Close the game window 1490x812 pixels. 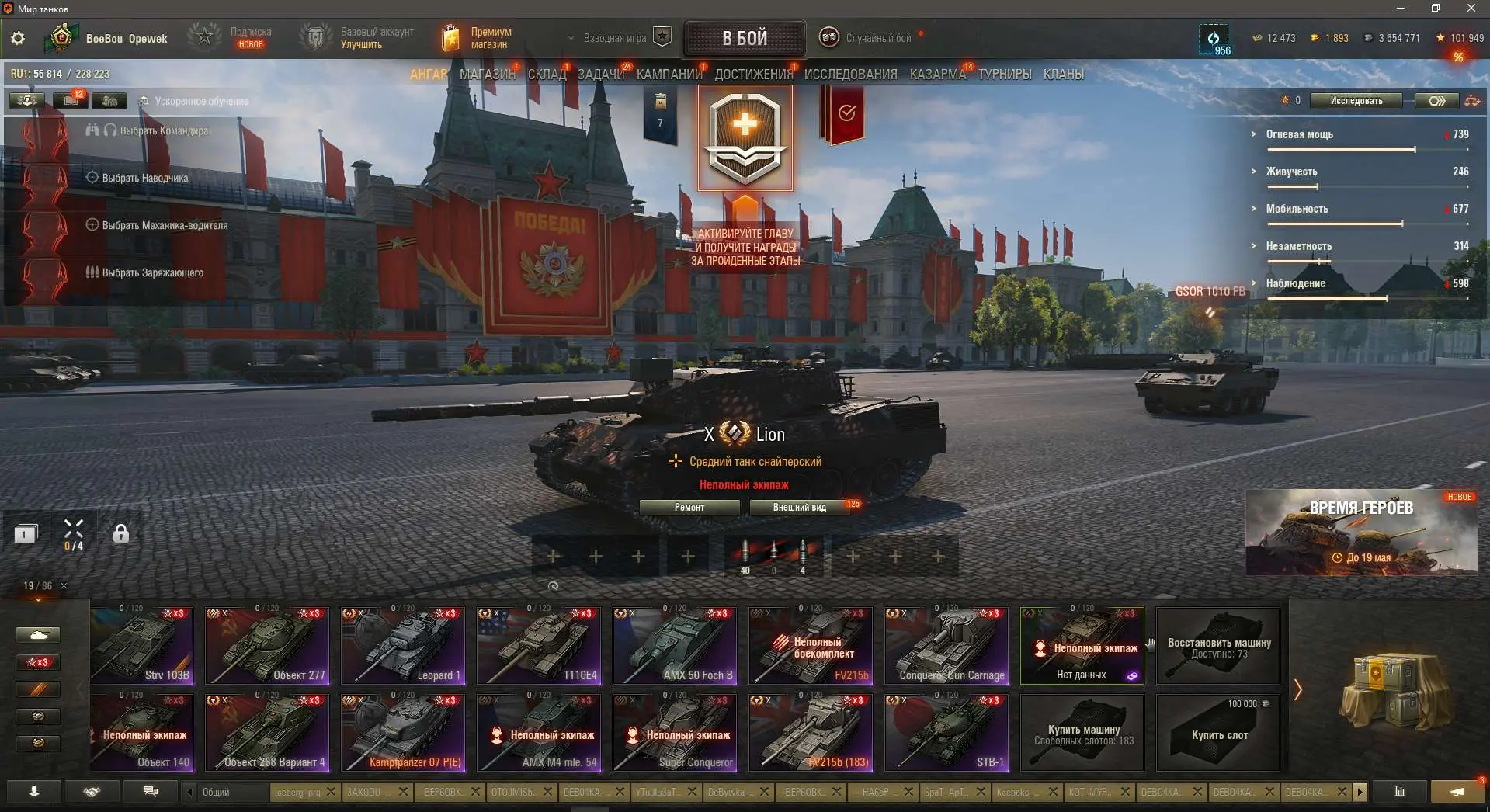[x=1471, y=9]
